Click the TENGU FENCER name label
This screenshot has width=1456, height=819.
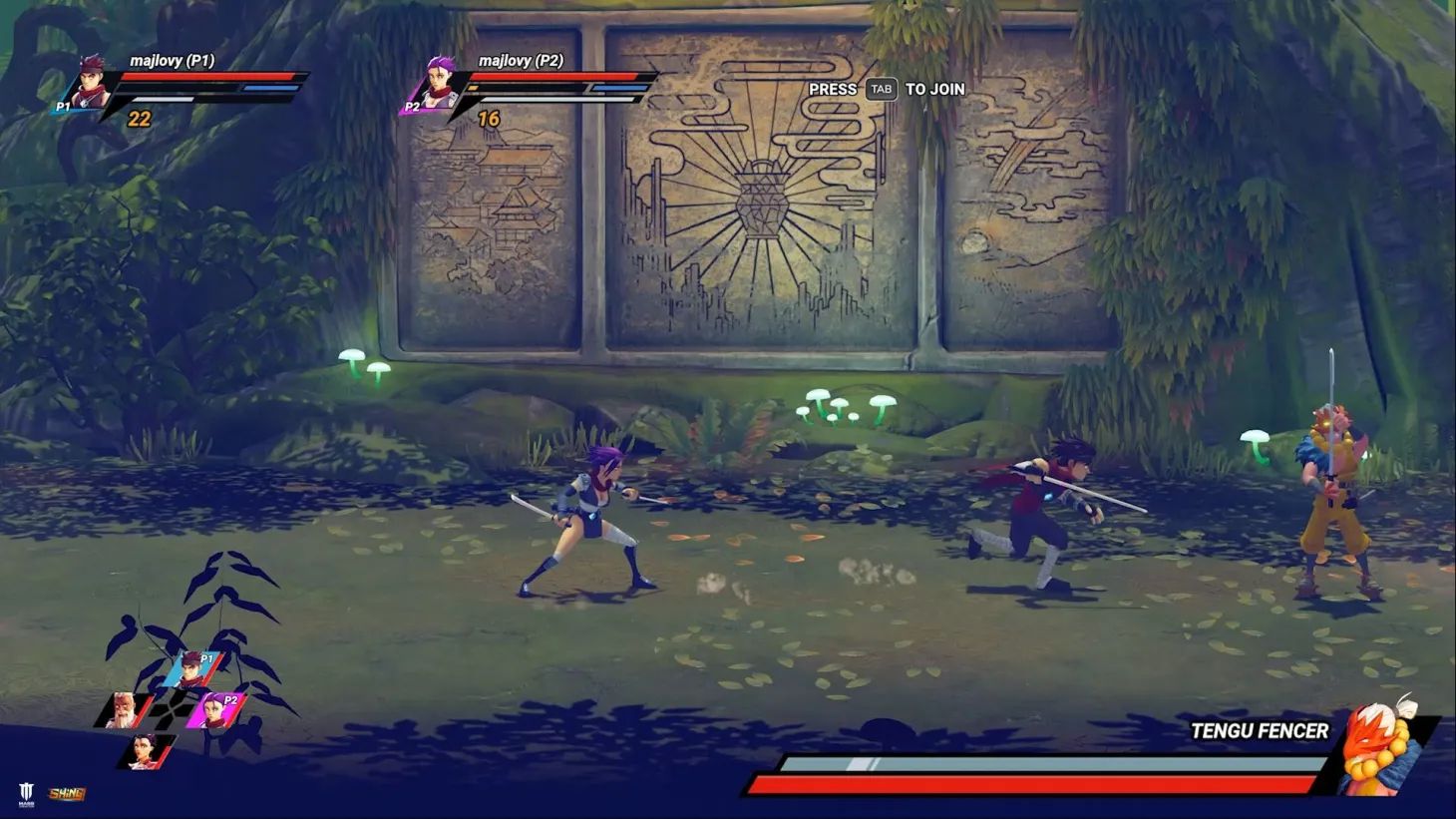[1259, 730]
